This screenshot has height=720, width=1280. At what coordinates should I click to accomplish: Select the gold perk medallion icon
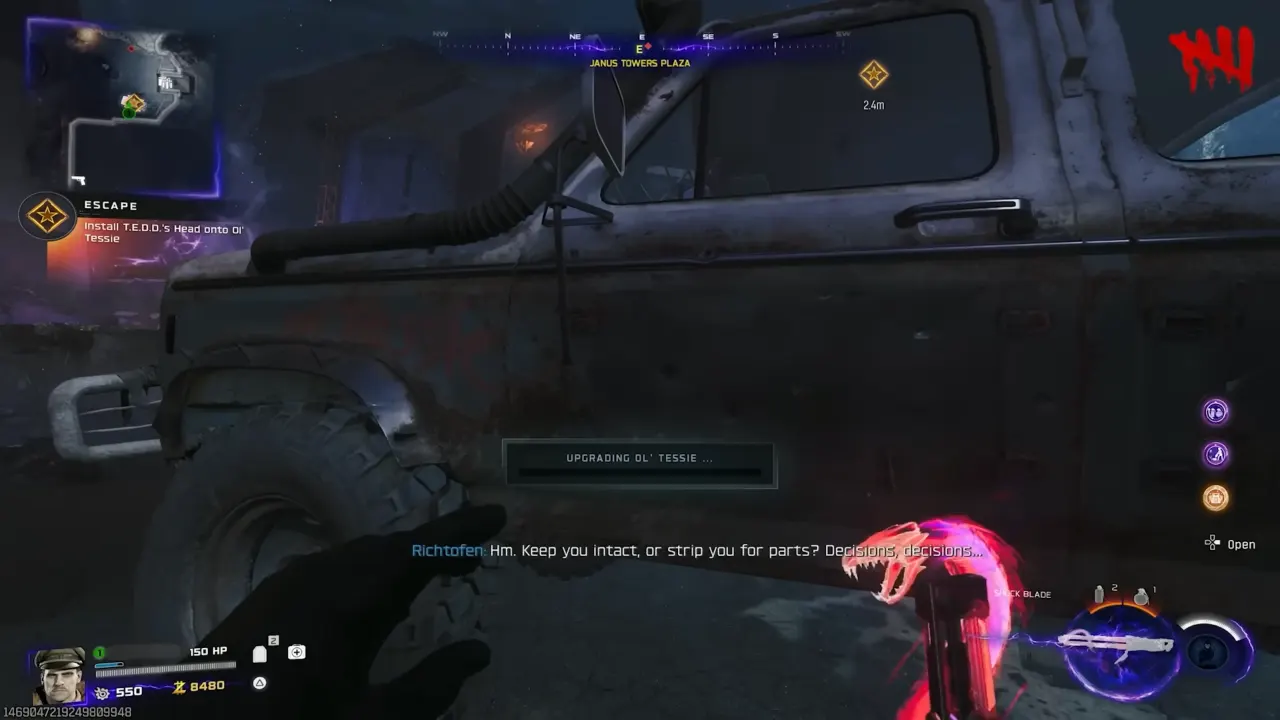click(1215, 498)
